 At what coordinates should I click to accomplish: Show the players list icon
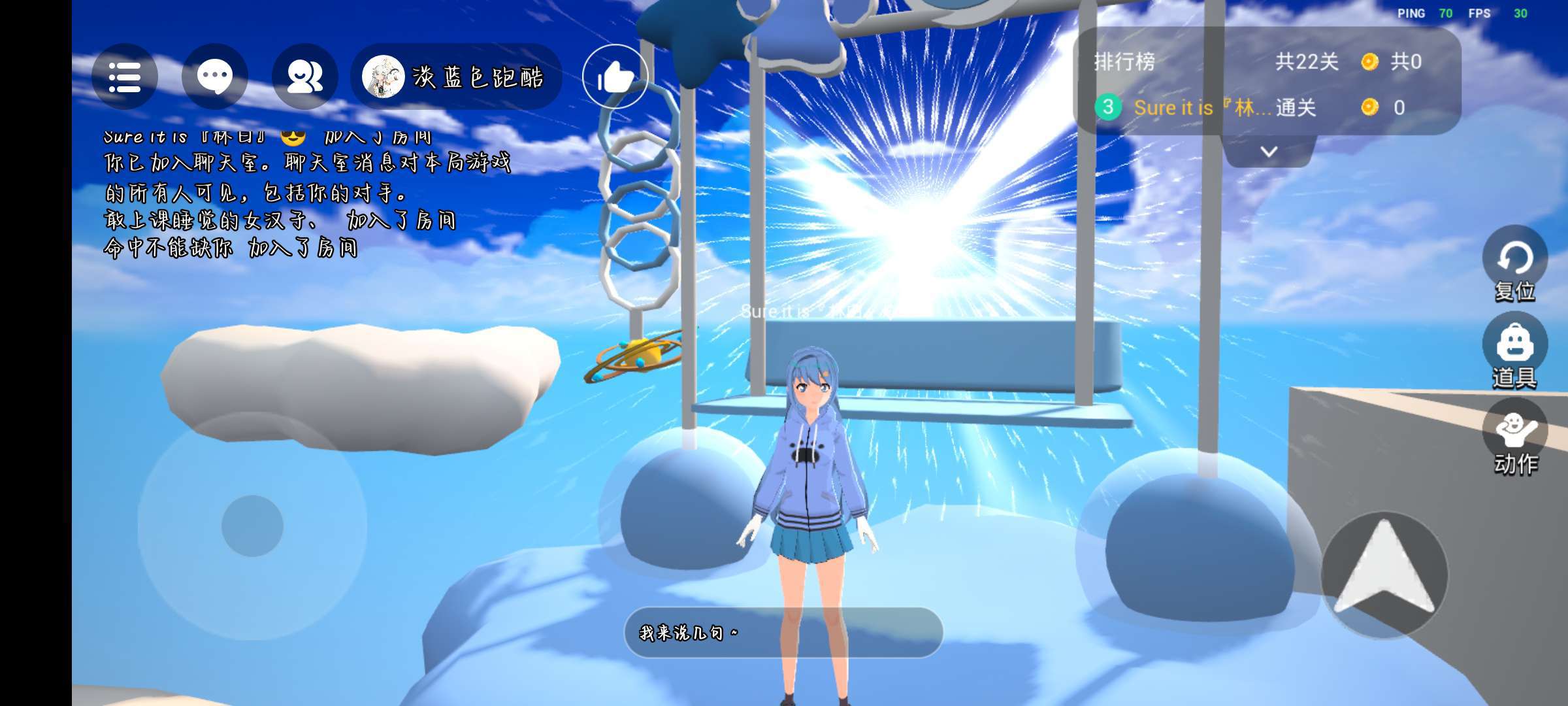click(x=304, y=77)
